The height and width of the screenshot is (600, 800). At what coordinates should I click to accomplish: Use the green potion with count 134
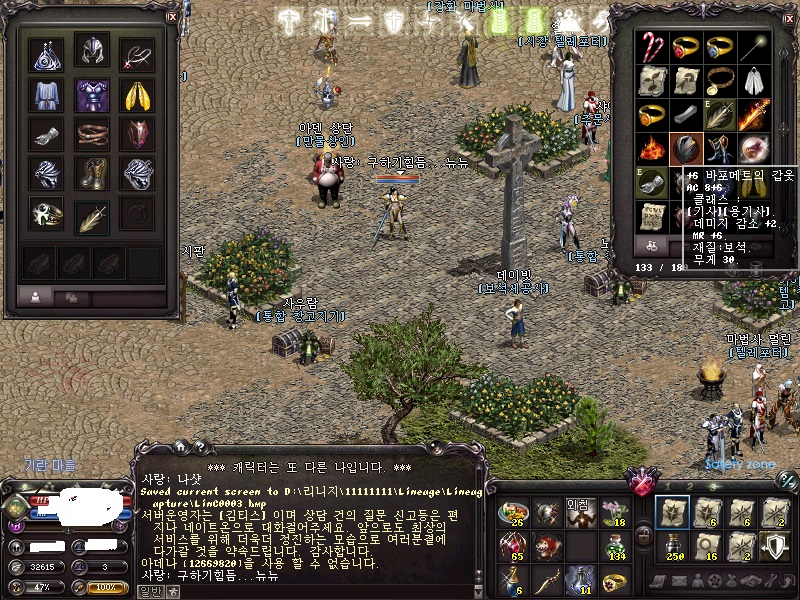615,545
